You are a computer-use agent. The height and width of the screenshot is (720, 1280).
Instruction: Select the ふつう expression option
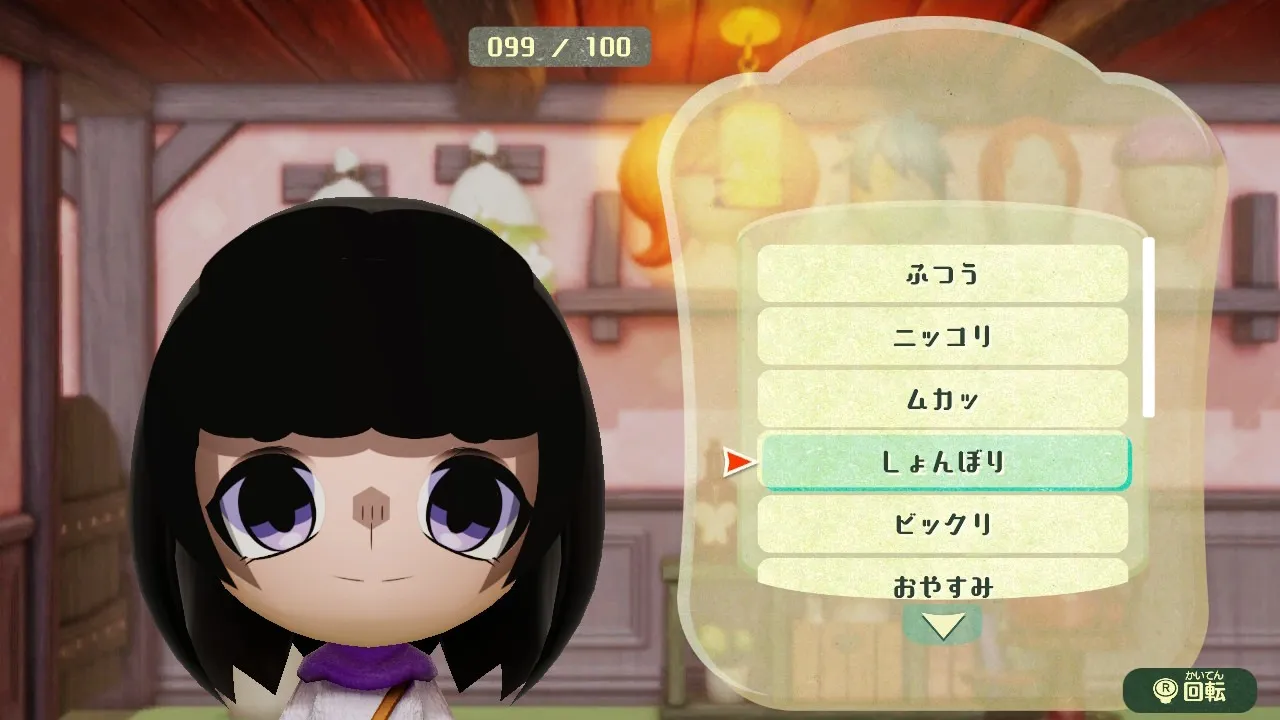click(x=942, y=273)
